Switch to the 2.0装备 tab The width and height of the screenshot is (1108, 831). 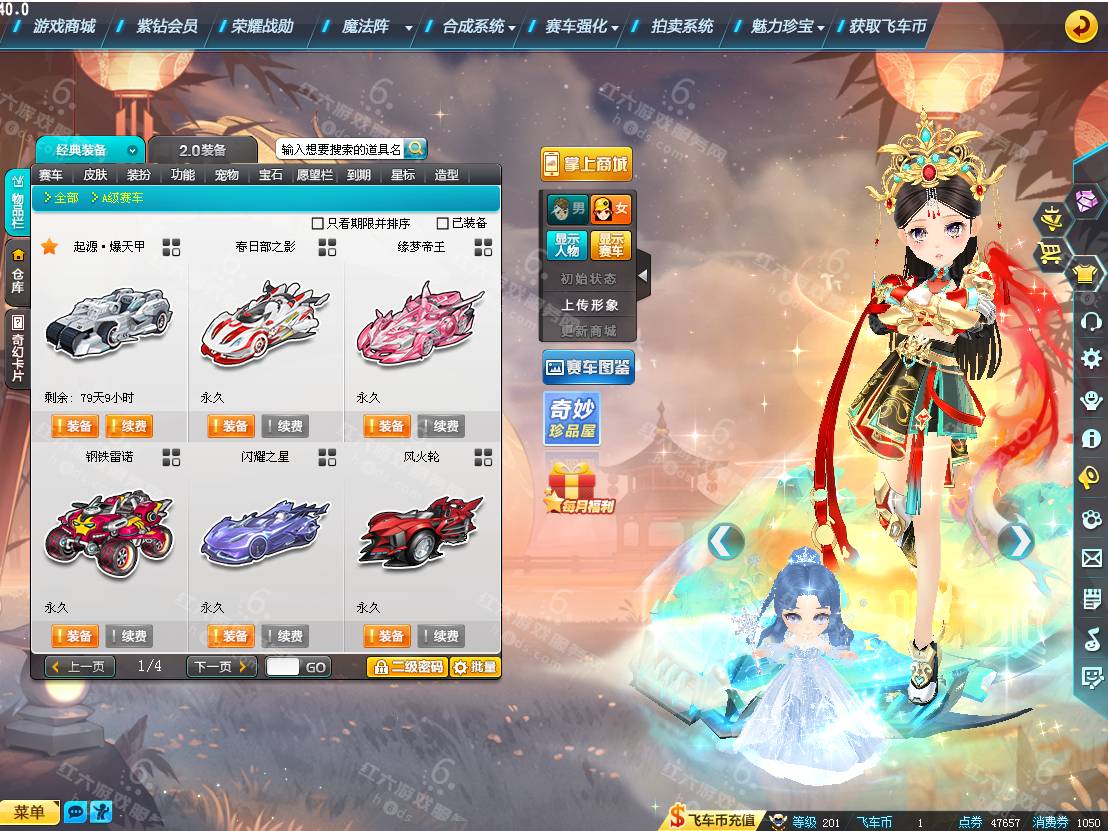(x=202, y=150)
